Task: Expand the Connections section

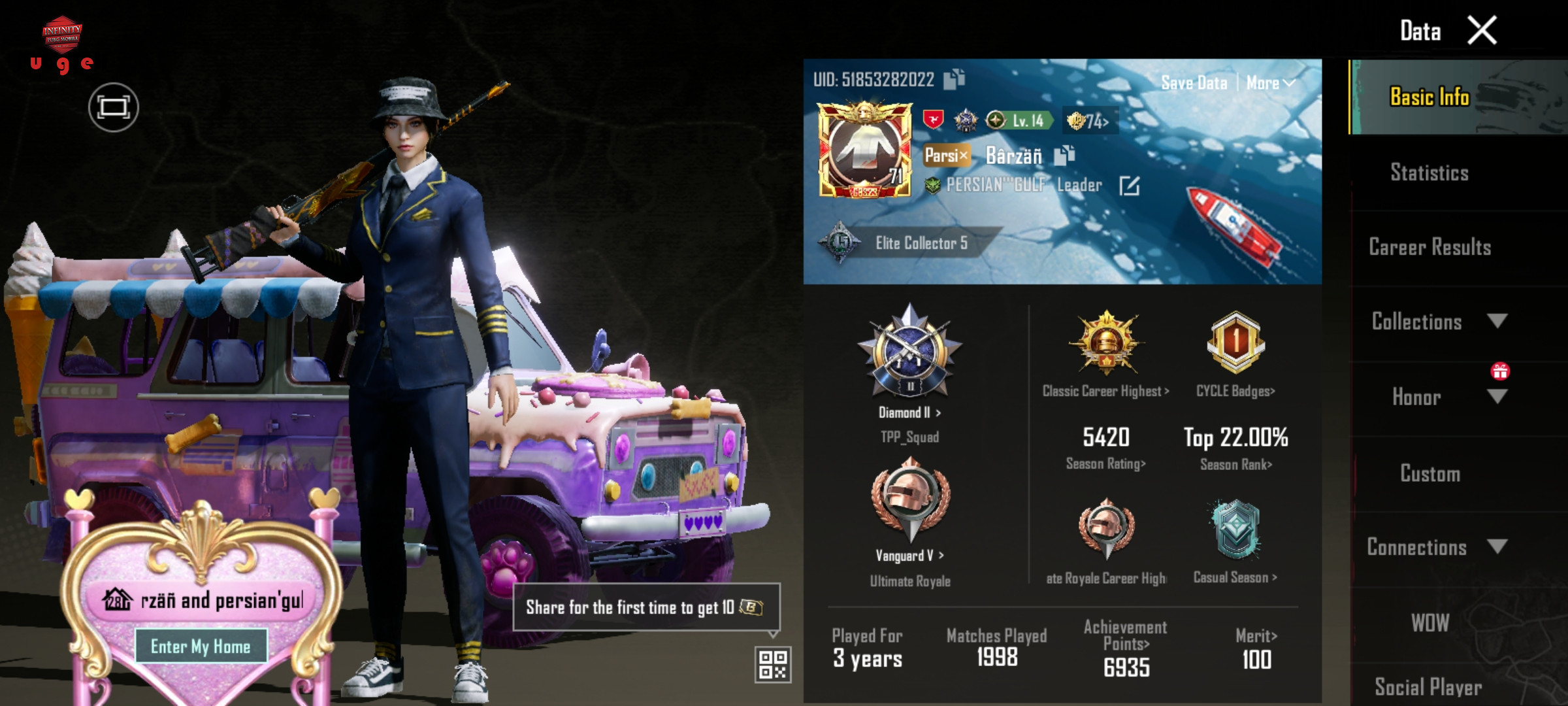Action: click(x=1497, y=546)
